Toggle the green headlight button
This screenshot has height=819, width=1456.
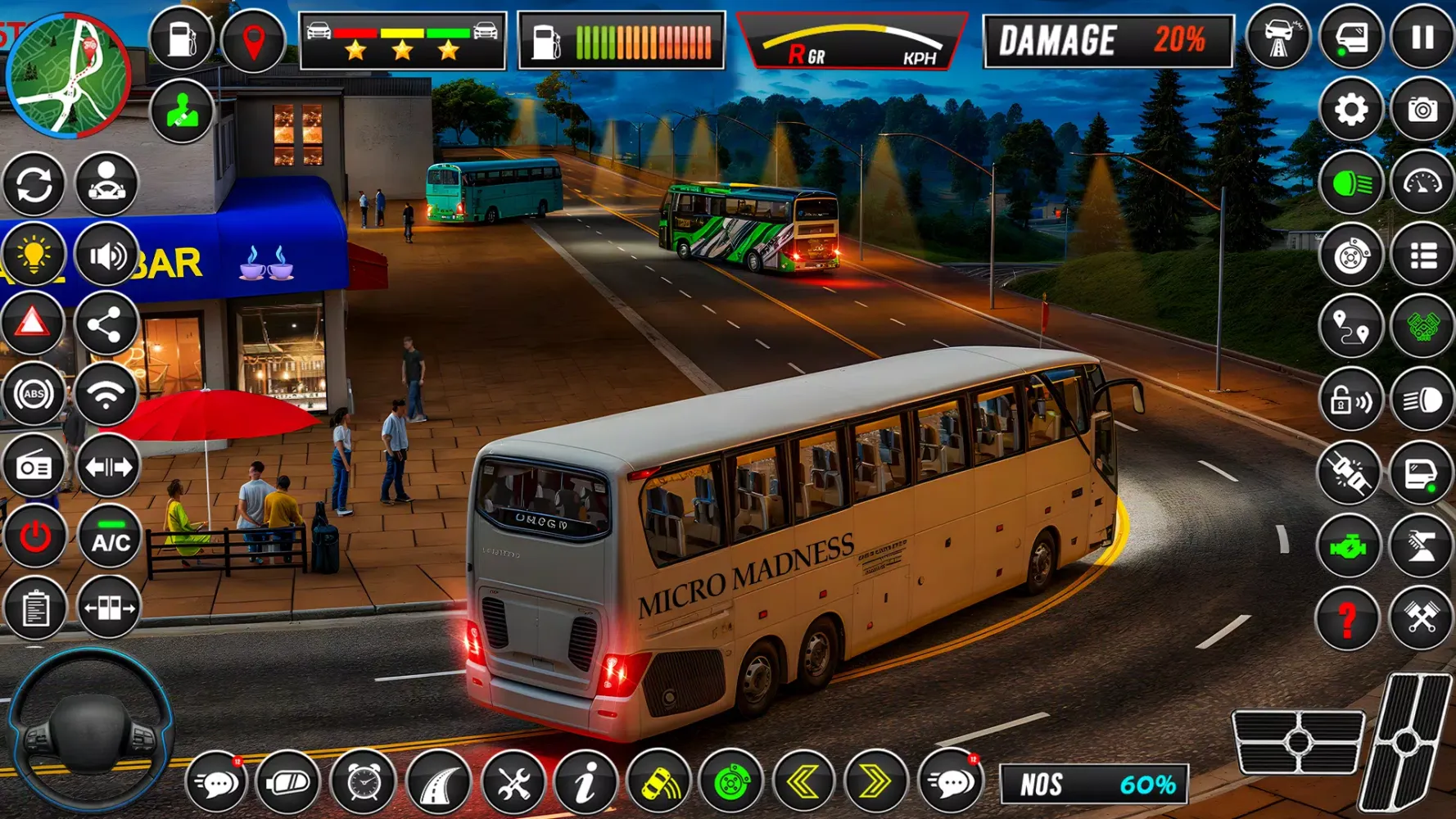point(1350,183)
